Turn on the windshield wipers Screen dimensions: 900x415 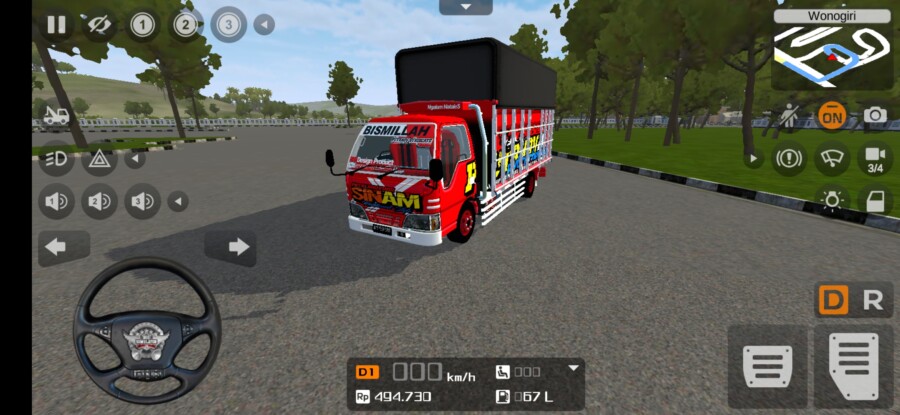pos(831,158)
